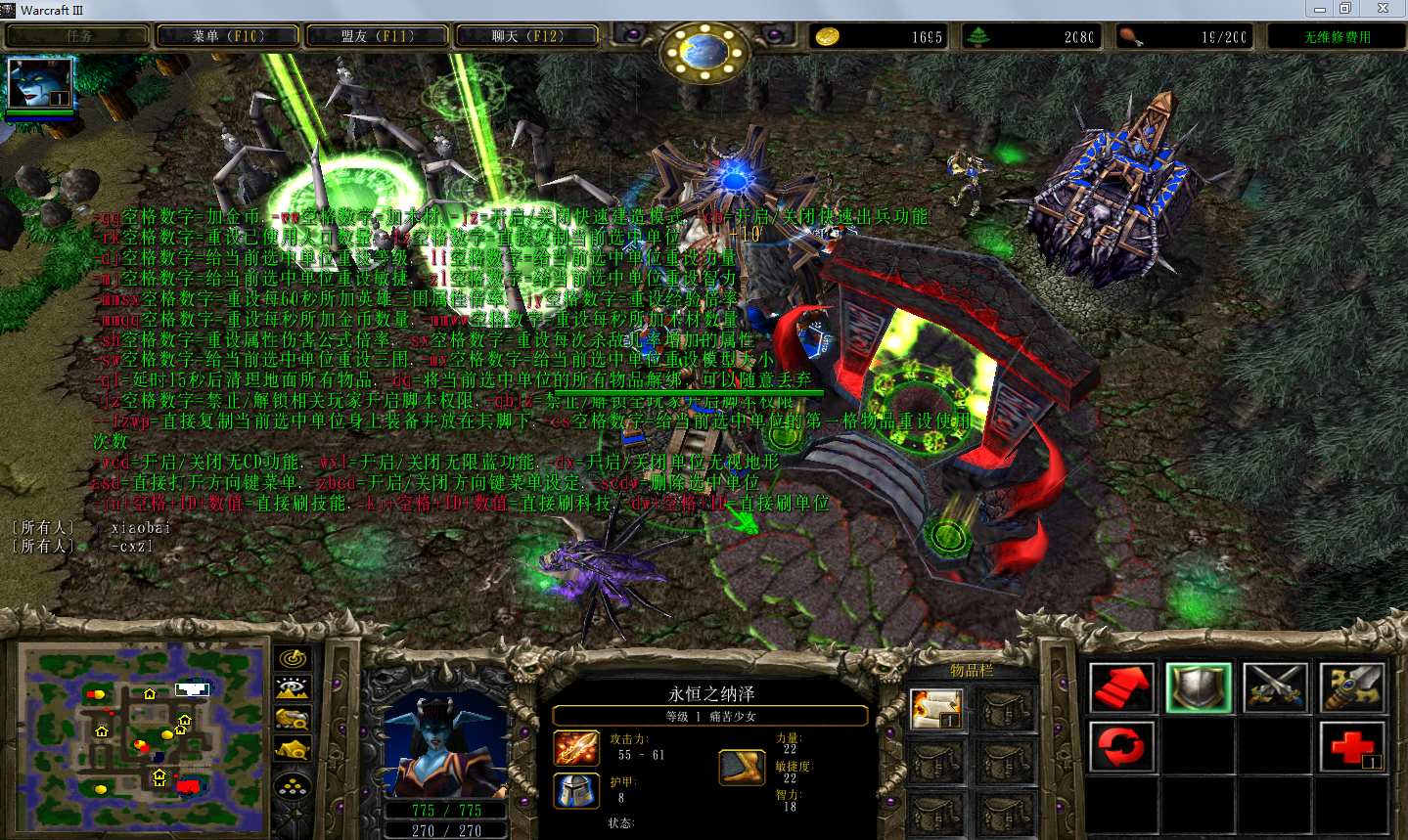Open the 菜单 (F10) game menu

pyautogui.click(x=228, y=36)
